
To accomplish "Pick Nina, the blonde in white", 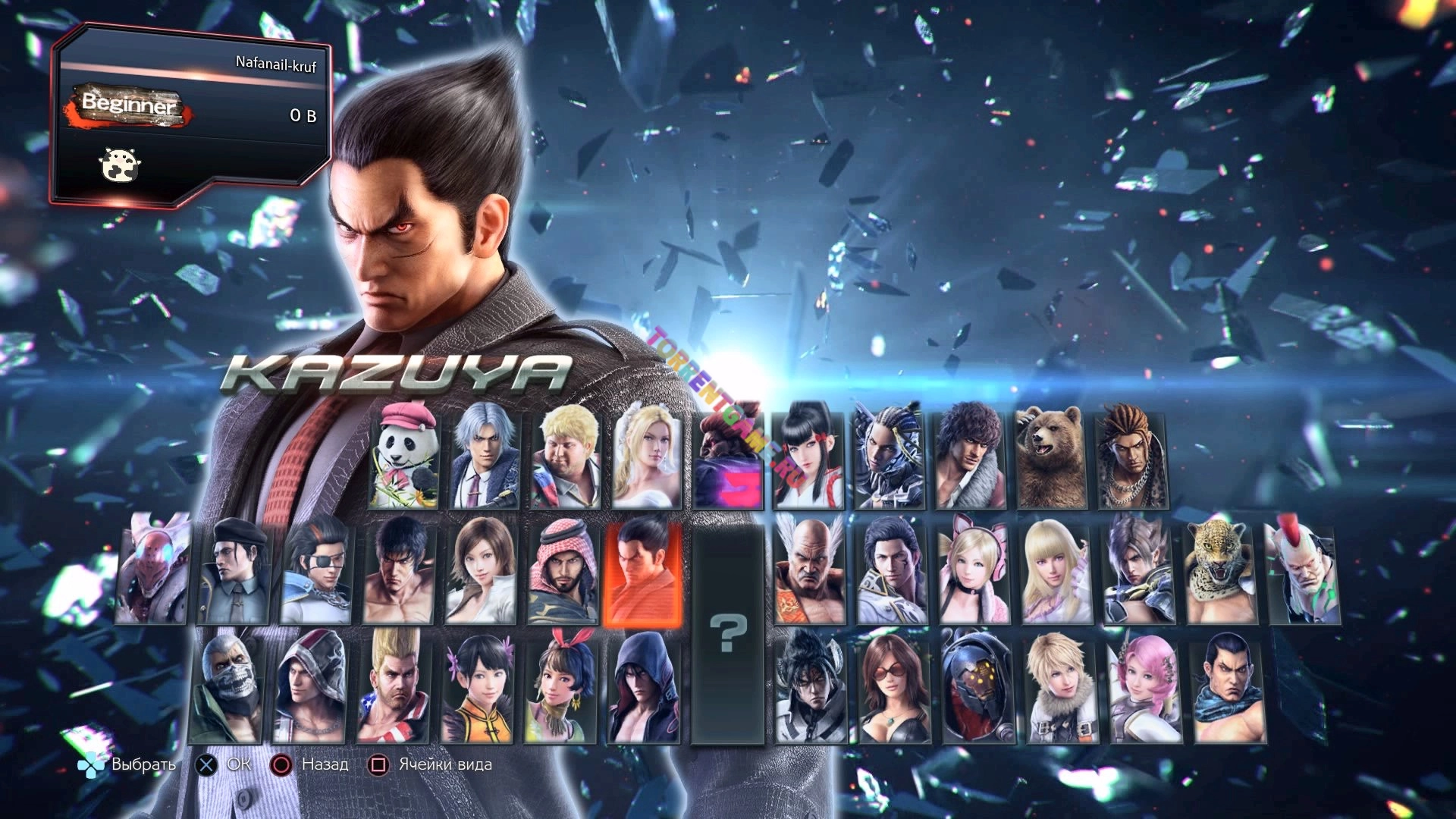I will 648,457.
